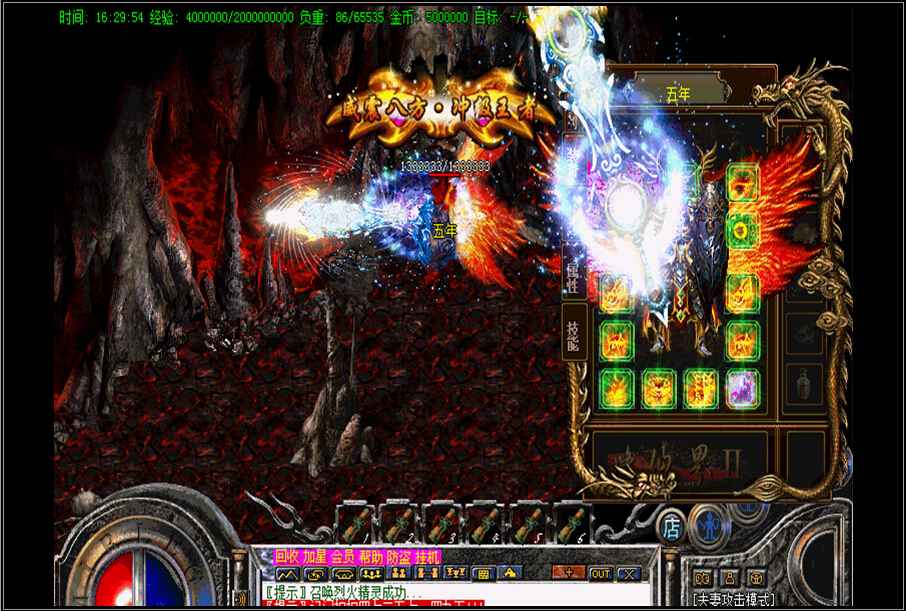The image size is (906, 611).
Task: Select the purple glowing equipment slot
Action: point(741,387)
